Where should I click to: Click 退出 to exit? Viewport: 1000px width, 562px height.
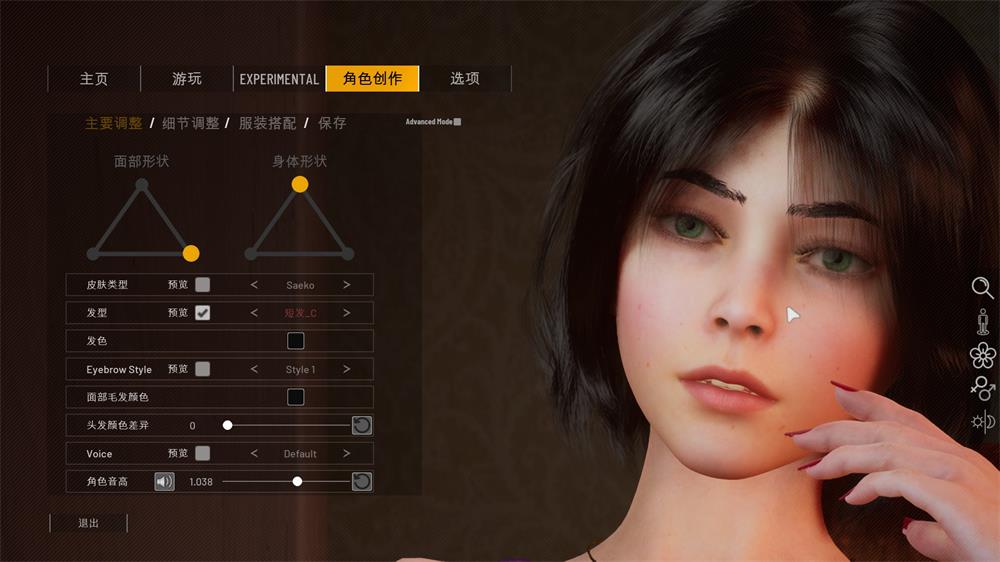tap(89, 523)
